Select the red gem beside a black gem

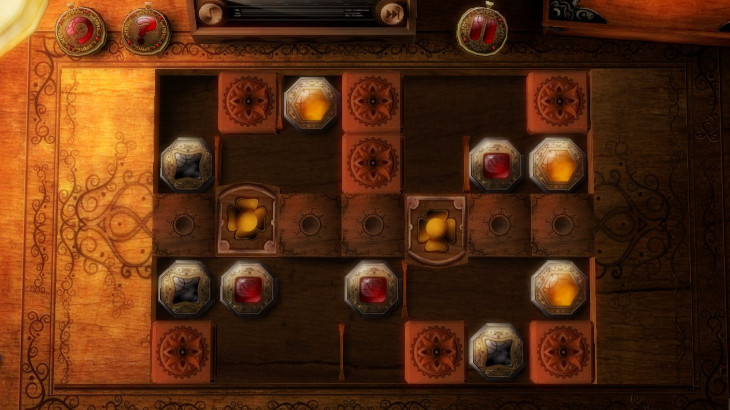[247, 289]
